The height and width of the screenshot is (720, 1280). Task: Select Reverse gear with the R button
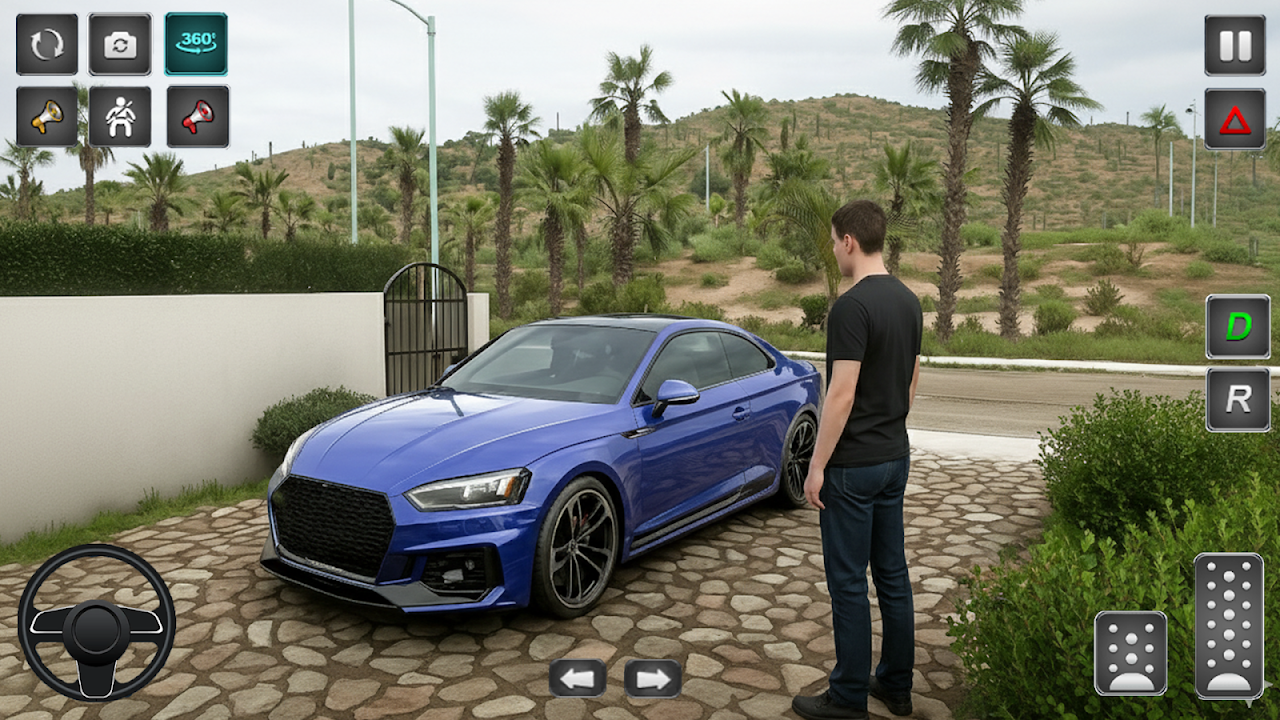[x=1238, y=400]
